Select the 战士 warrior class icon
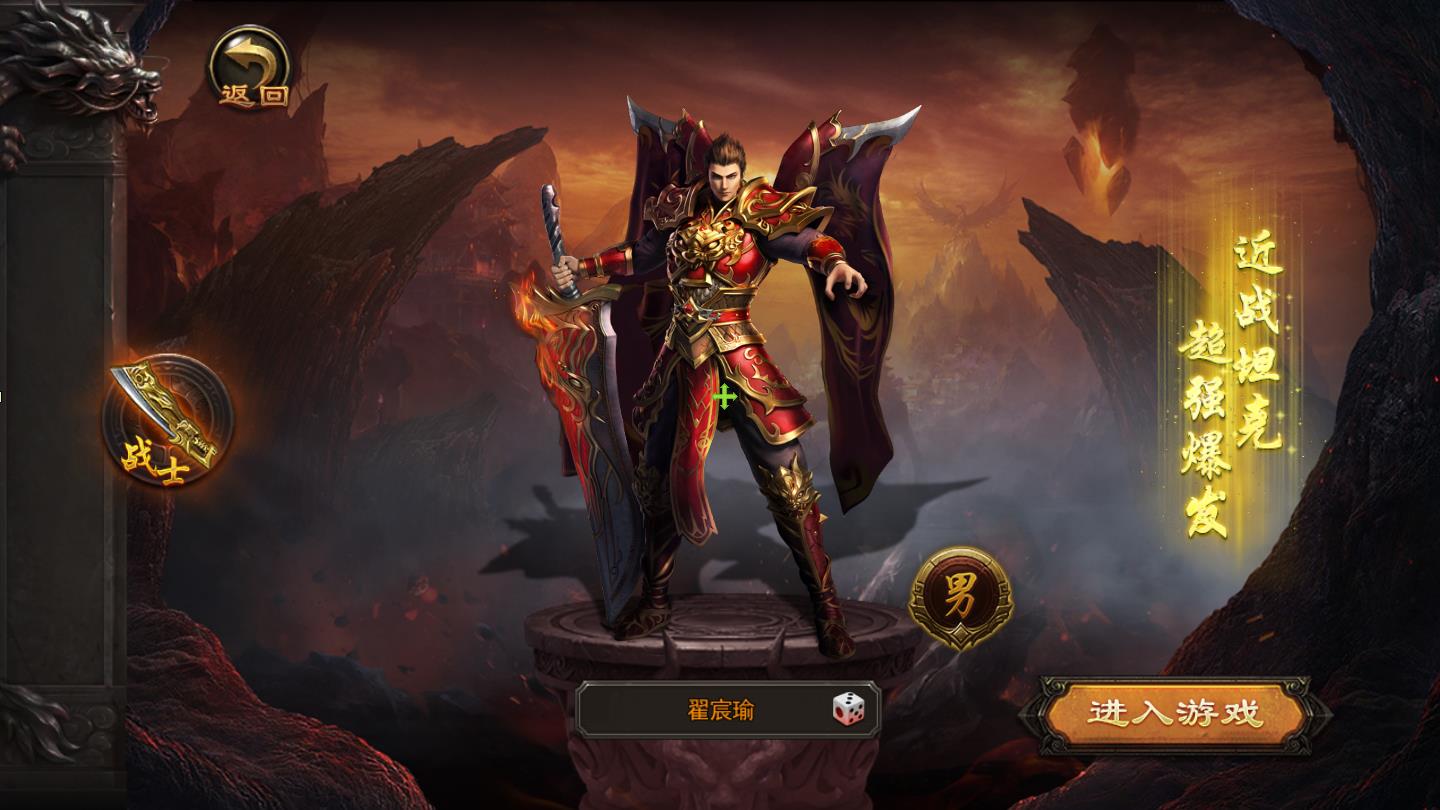The height and width of the screenshot is (810, 1440). 168,421
